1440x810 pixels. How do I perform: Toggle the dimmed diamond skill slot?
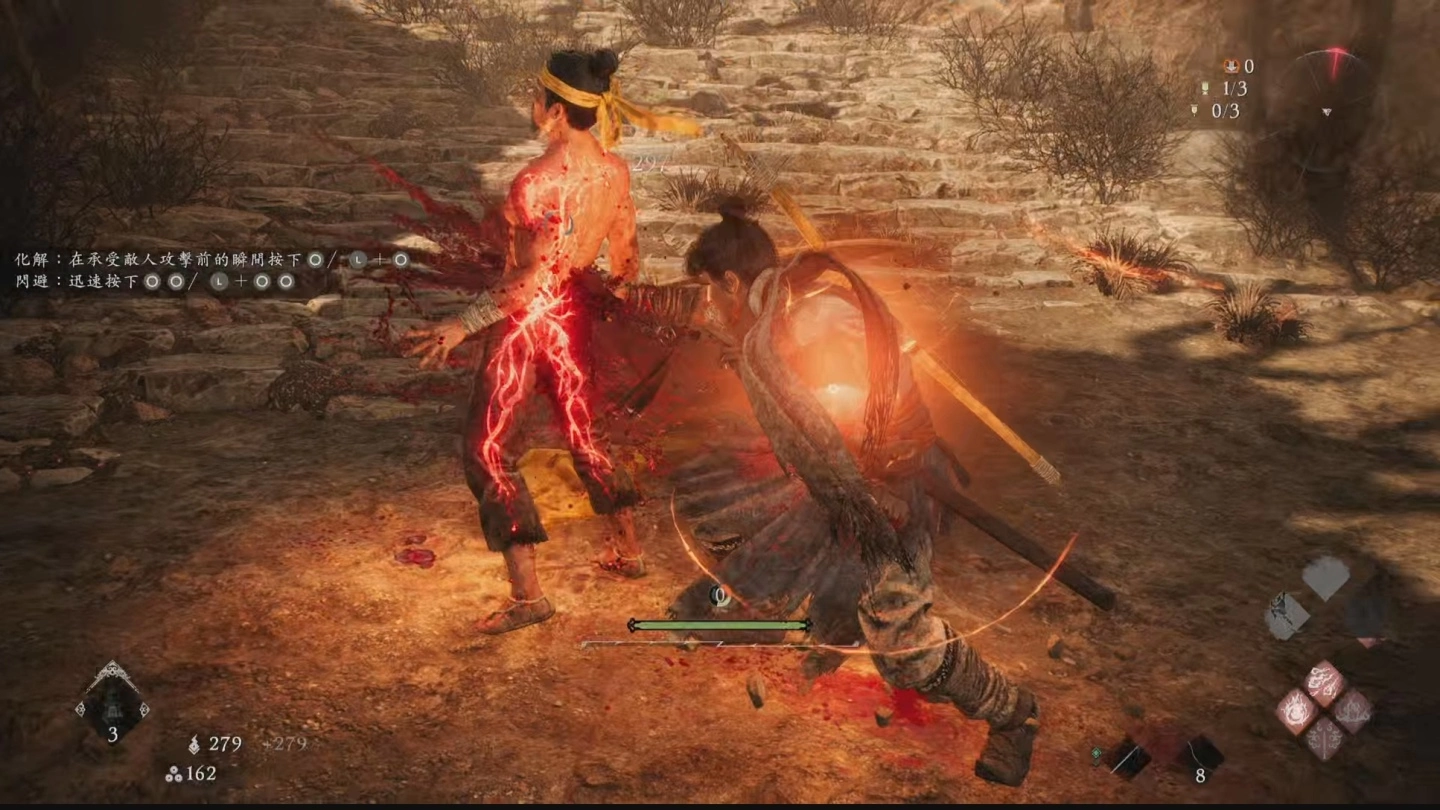pyautogui.click(x=1365, y=616)
